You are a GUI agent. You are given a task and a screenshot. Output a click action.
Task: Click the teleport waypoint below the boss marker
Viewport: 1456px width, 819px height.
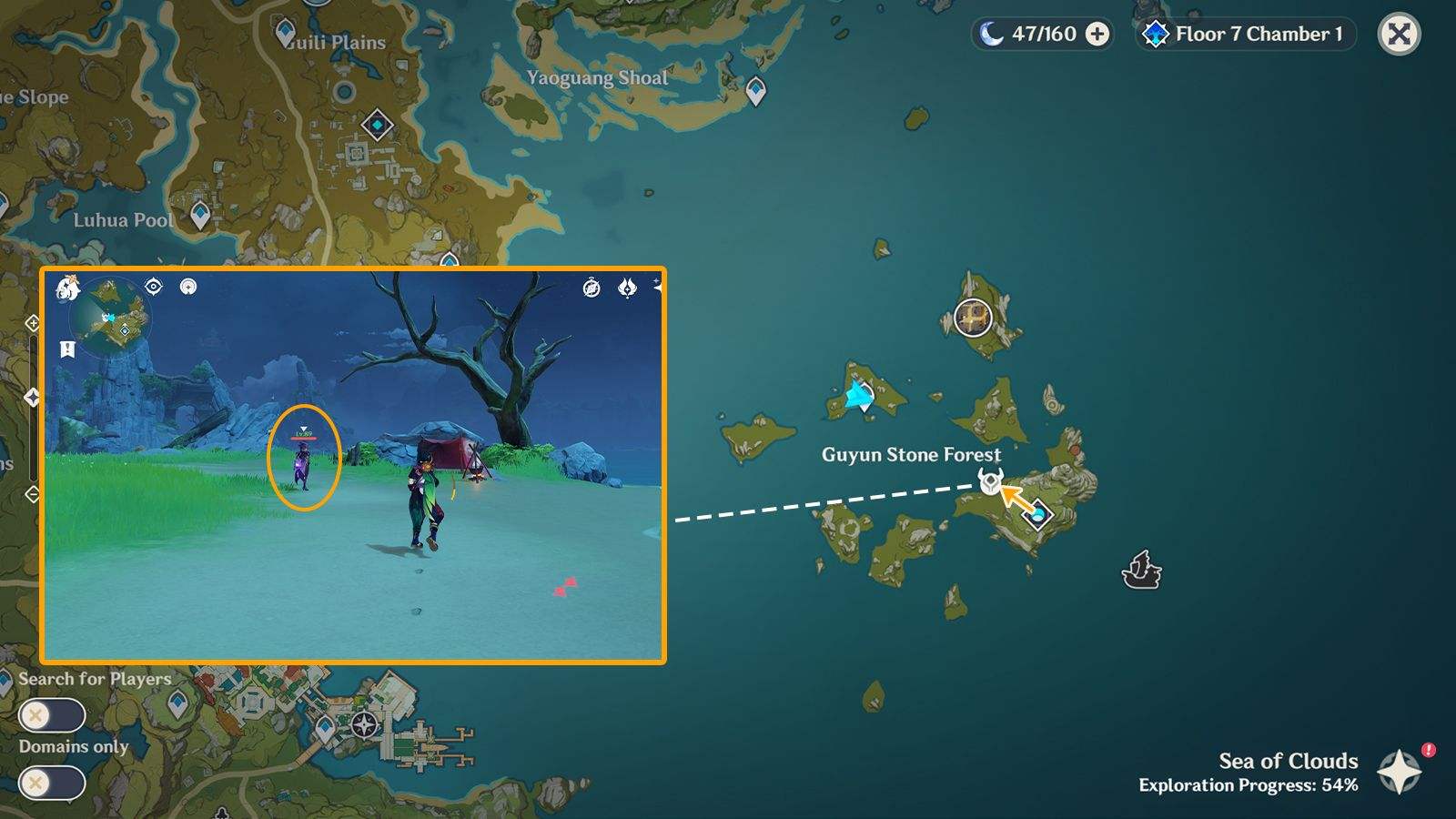1039,515
